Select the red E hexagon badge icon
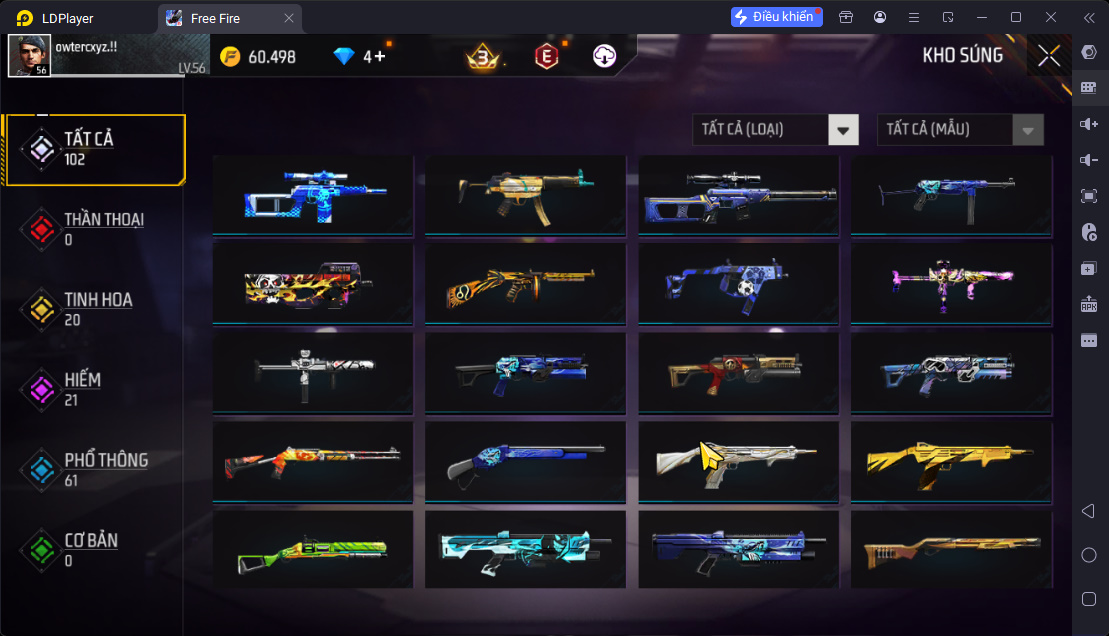Screen dimensions: 1109x636 click(x=545, y=57)
